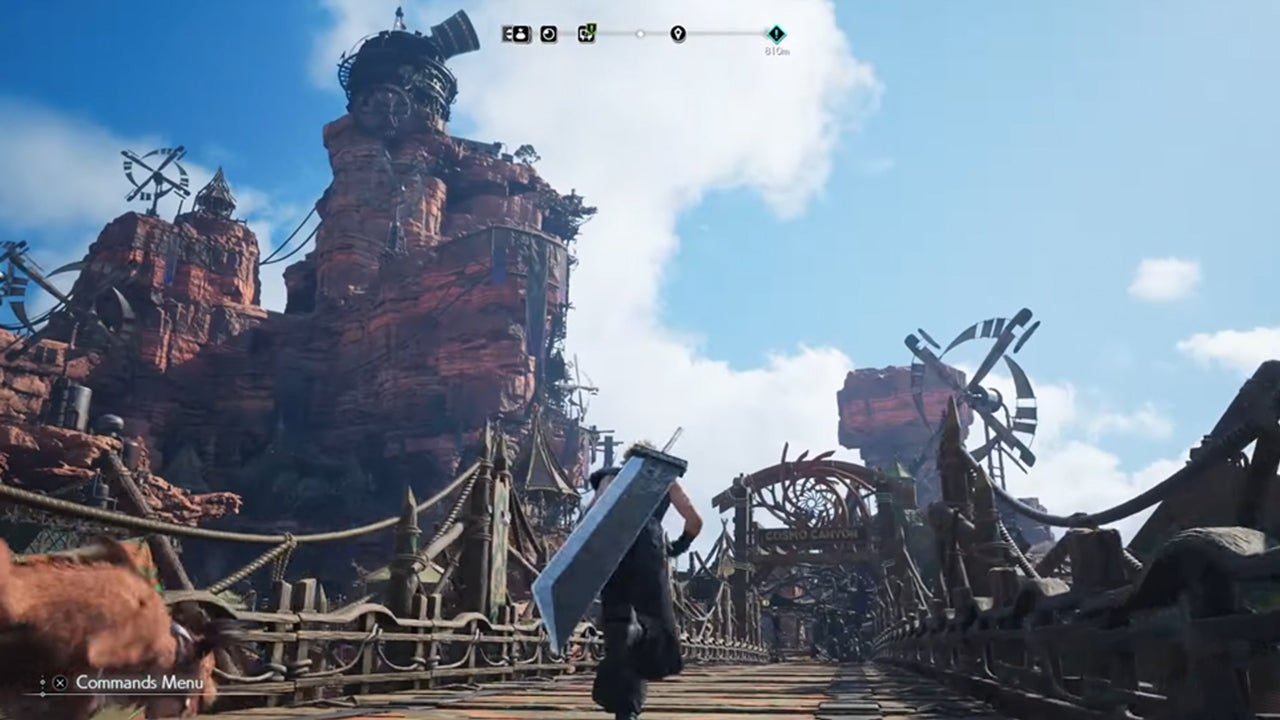Image resolution: width=1280 pixels, height=720 pixels.
Task: Select the location pin marker on the tracker bar
Action: [678, 34]
